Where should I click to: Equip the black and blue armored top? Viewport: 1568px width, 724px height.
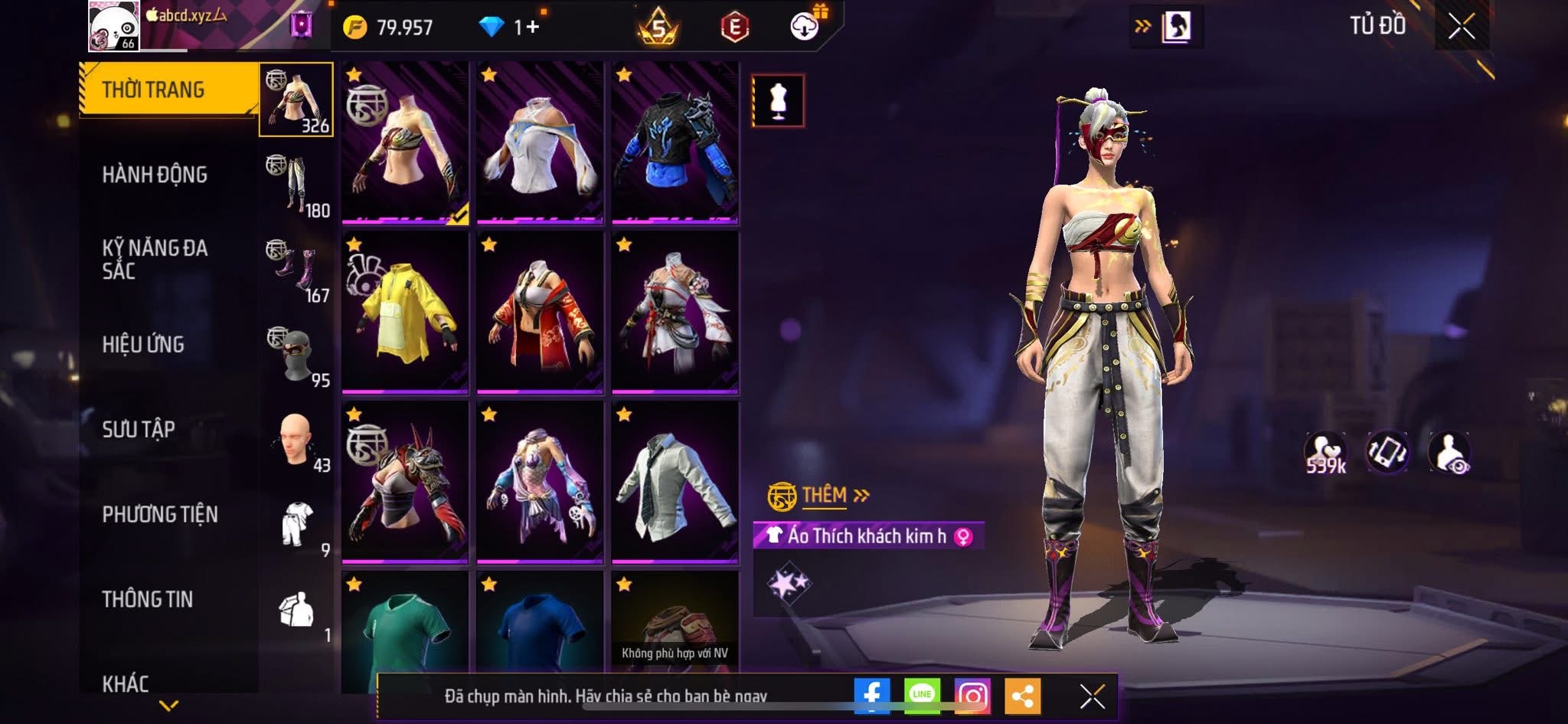point(675,143)
